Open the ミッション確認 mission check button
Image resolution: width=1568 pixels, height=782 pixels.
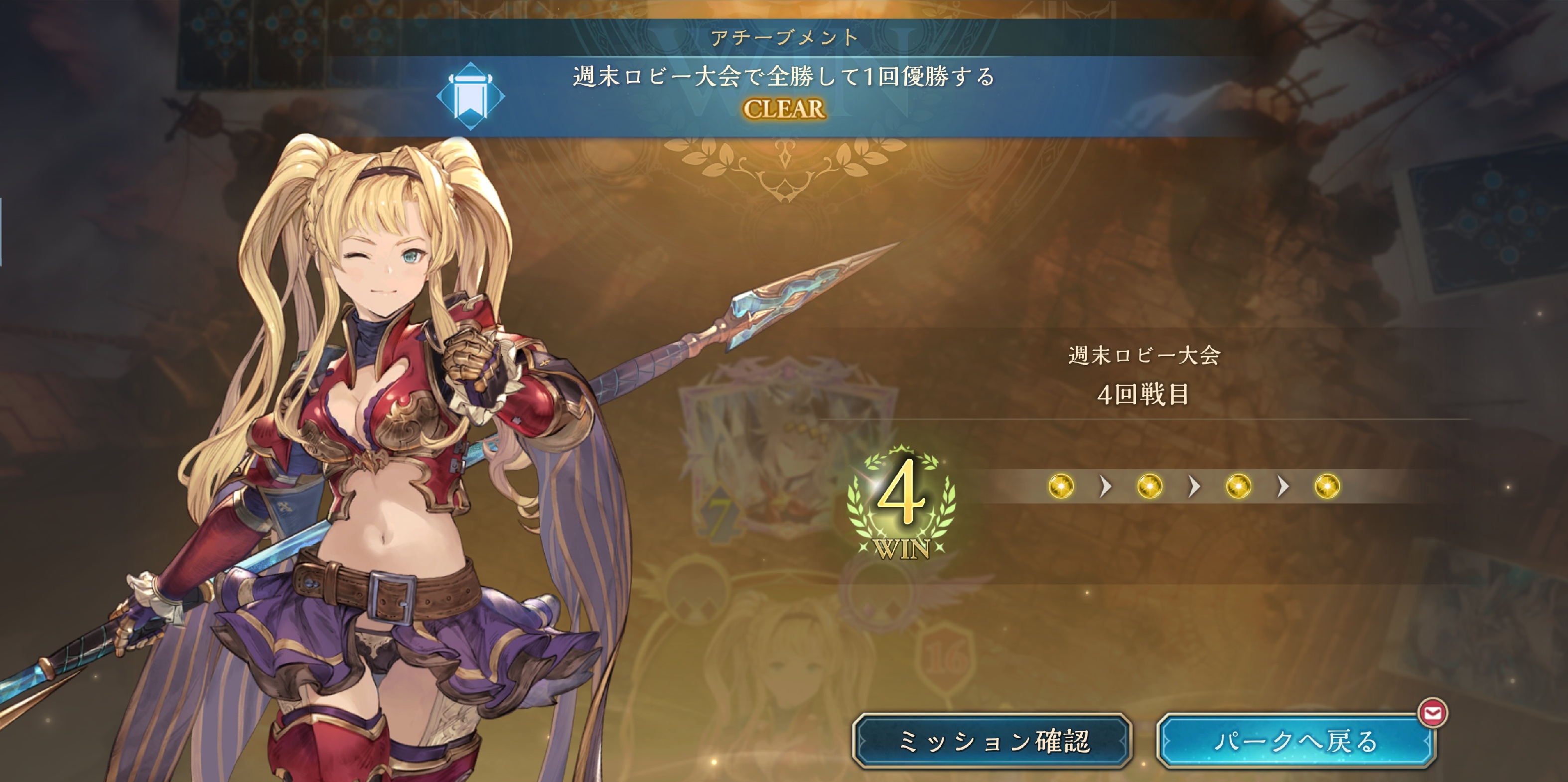pos(992,741)
